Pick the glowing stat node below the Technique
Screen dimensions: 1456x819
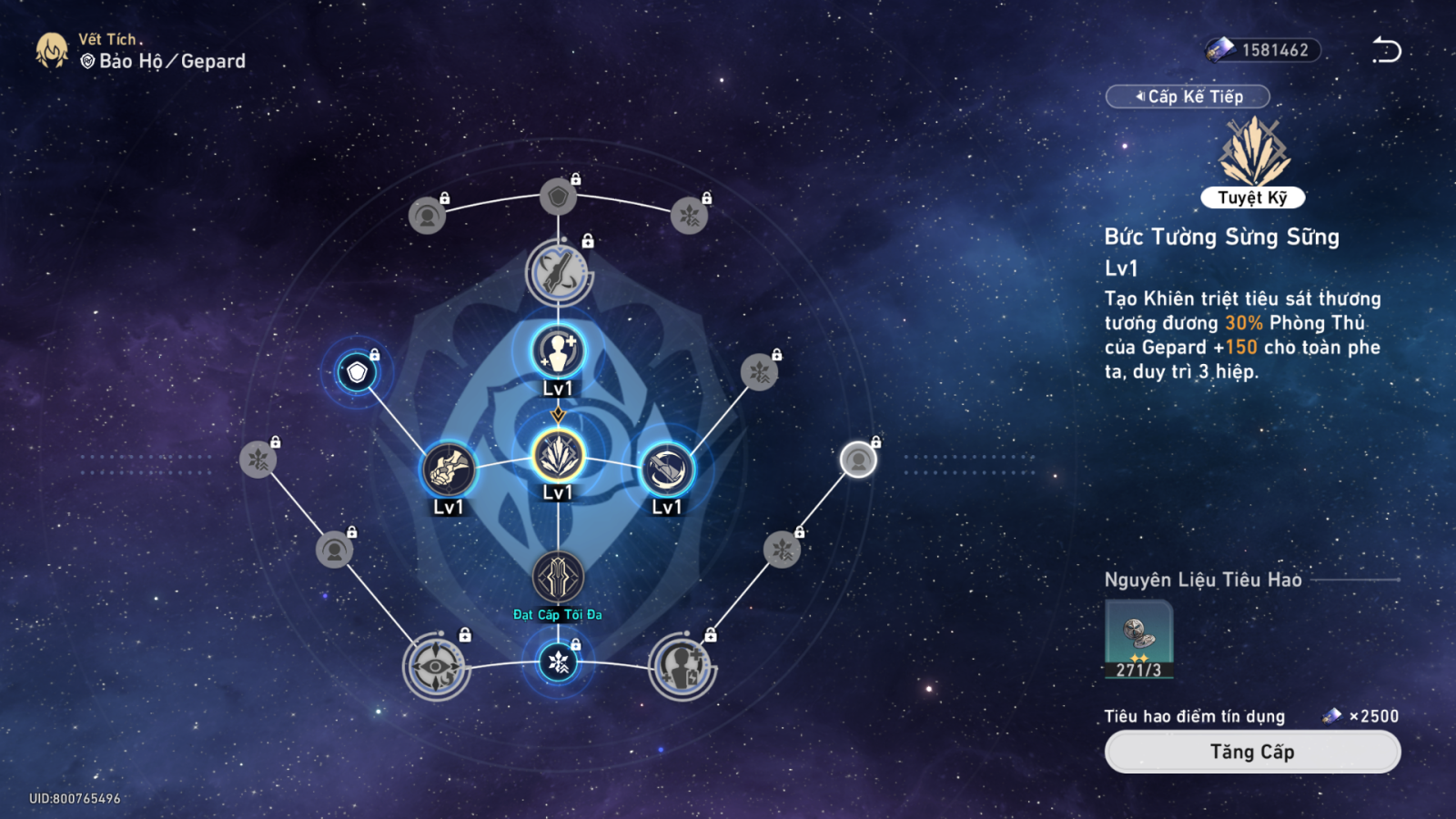[x=558, y=662]
